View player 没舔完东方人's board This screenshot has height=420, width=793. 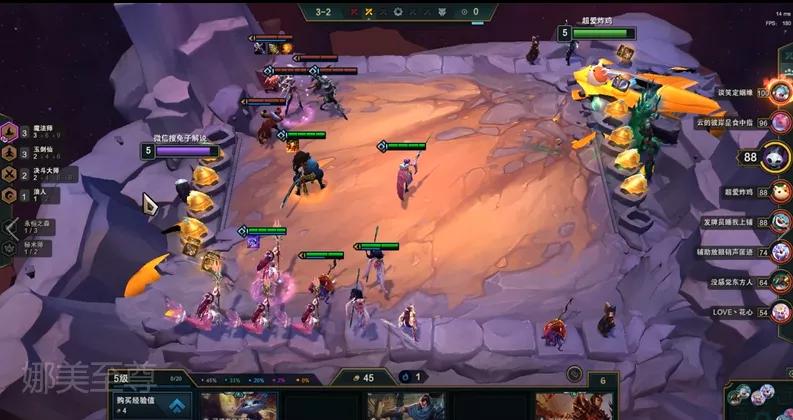[780, 282]
